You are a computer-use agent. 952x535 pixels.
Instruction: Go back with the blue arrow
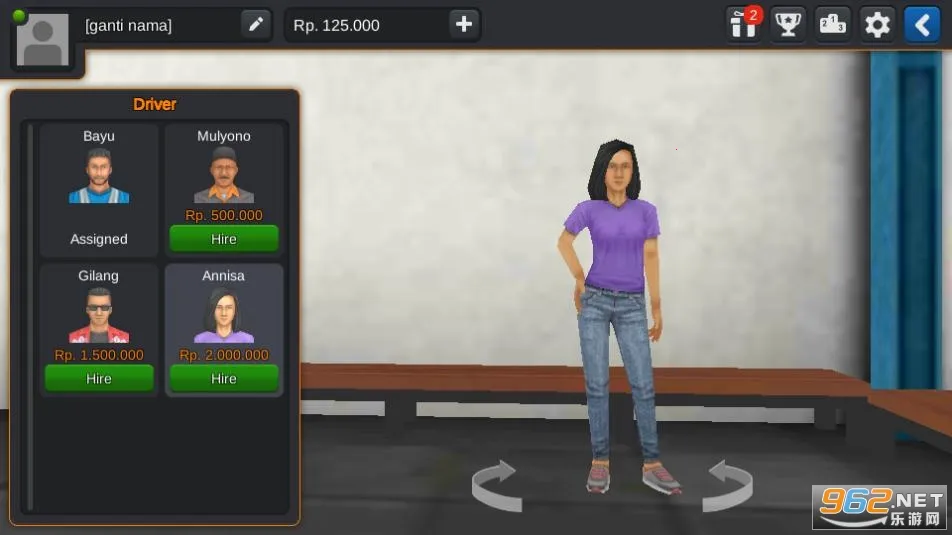(x=921, y=24)
